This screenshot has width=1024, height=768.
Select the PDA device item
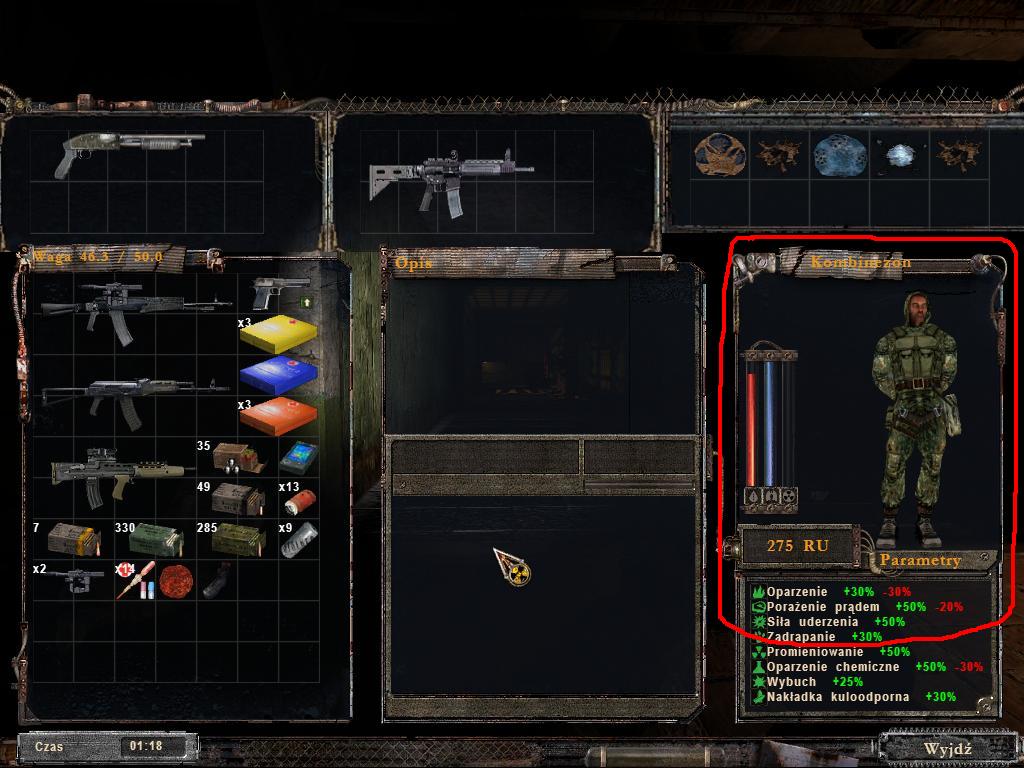coord(298,457)
